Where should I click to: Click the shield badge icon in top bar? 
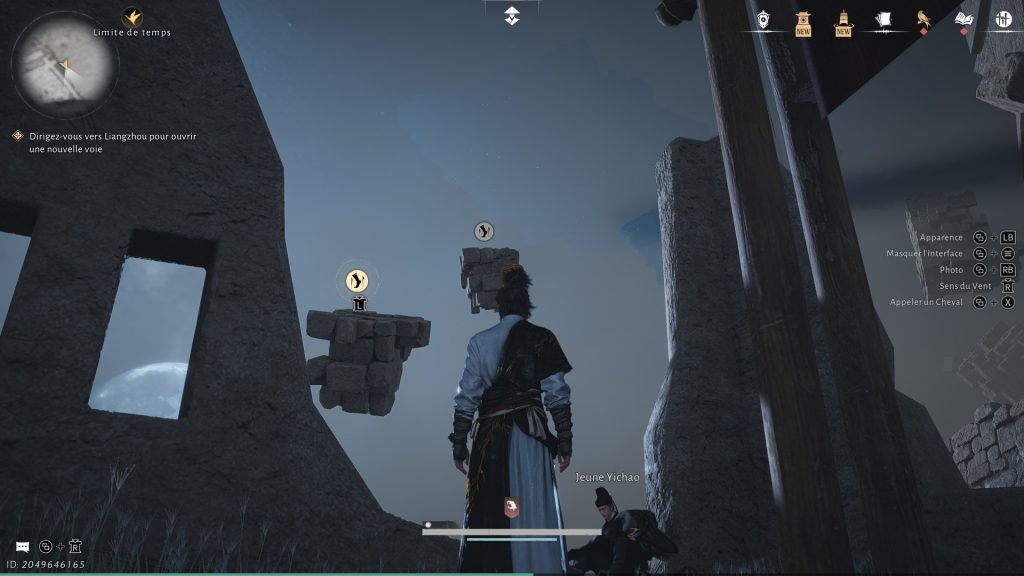point(763,19)
